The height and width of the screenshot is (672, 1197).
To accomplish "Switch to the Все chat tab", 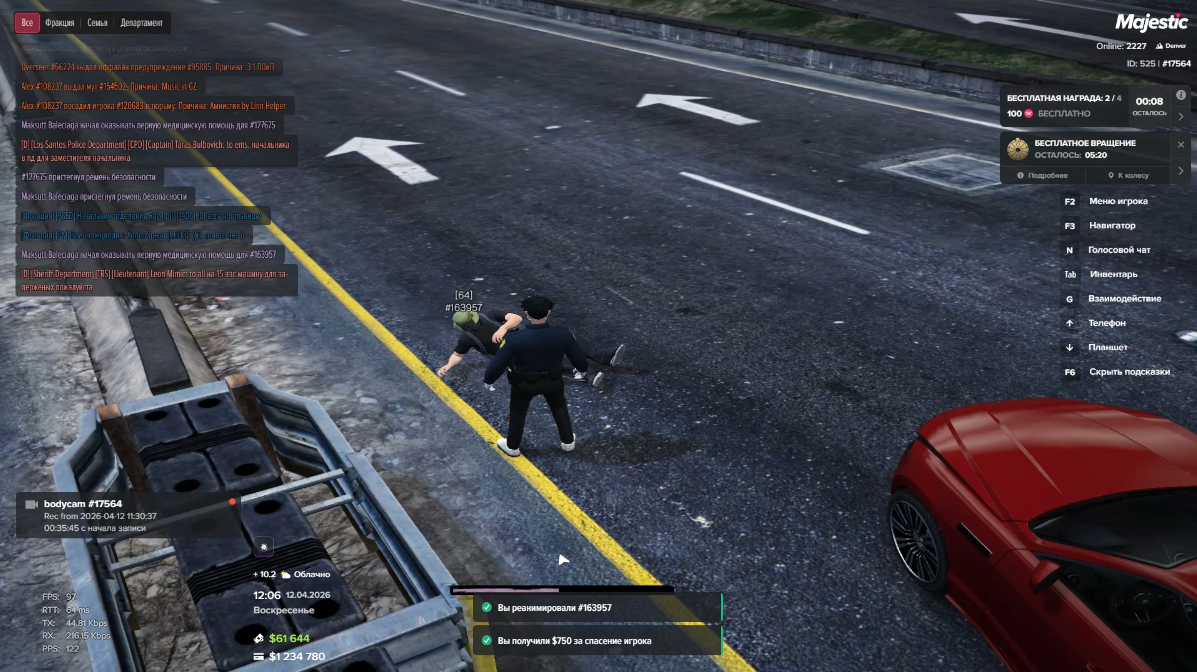I will tap(27, 22).
